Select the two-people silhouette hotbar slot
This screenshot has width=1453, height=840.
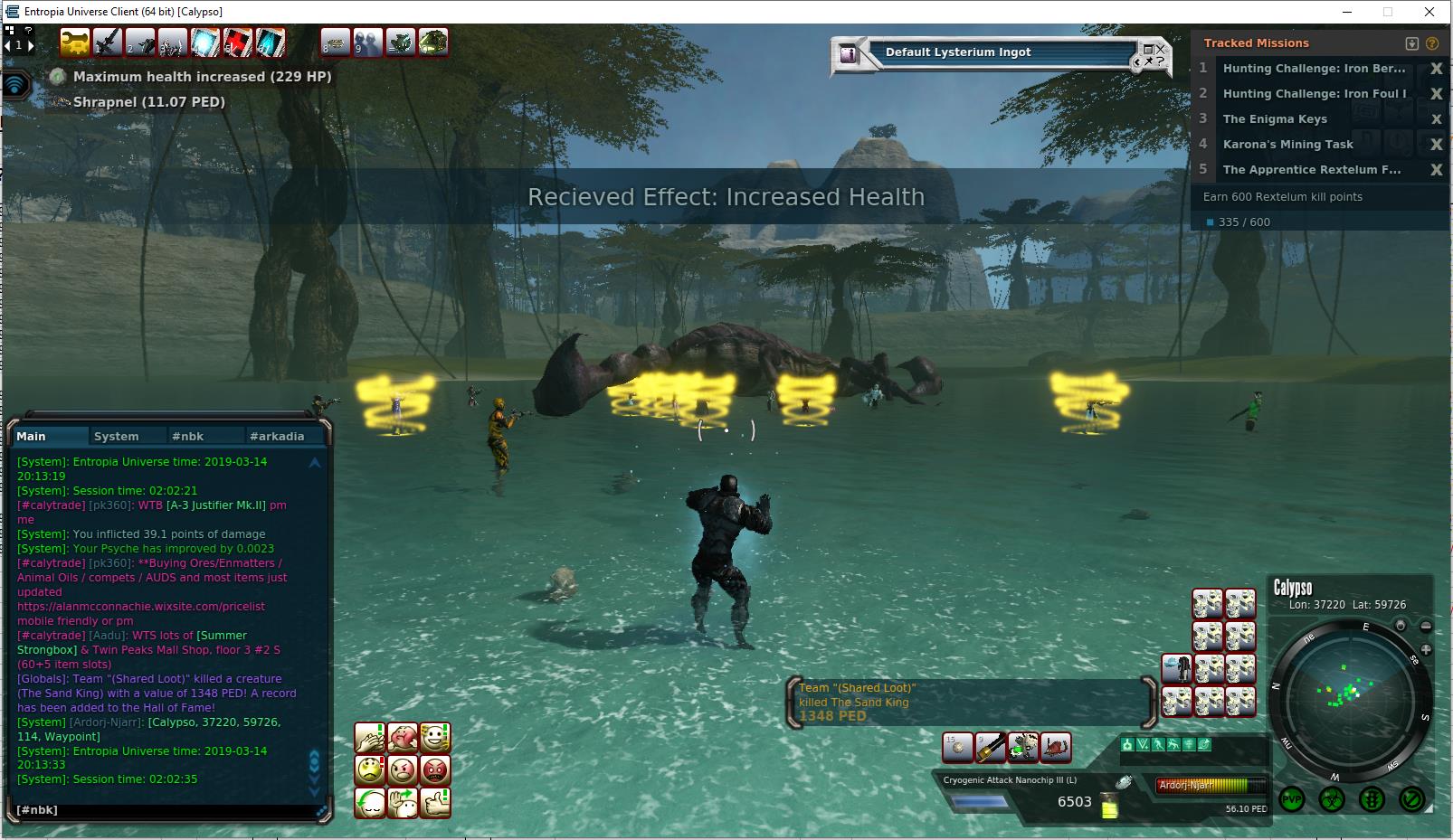367,42
